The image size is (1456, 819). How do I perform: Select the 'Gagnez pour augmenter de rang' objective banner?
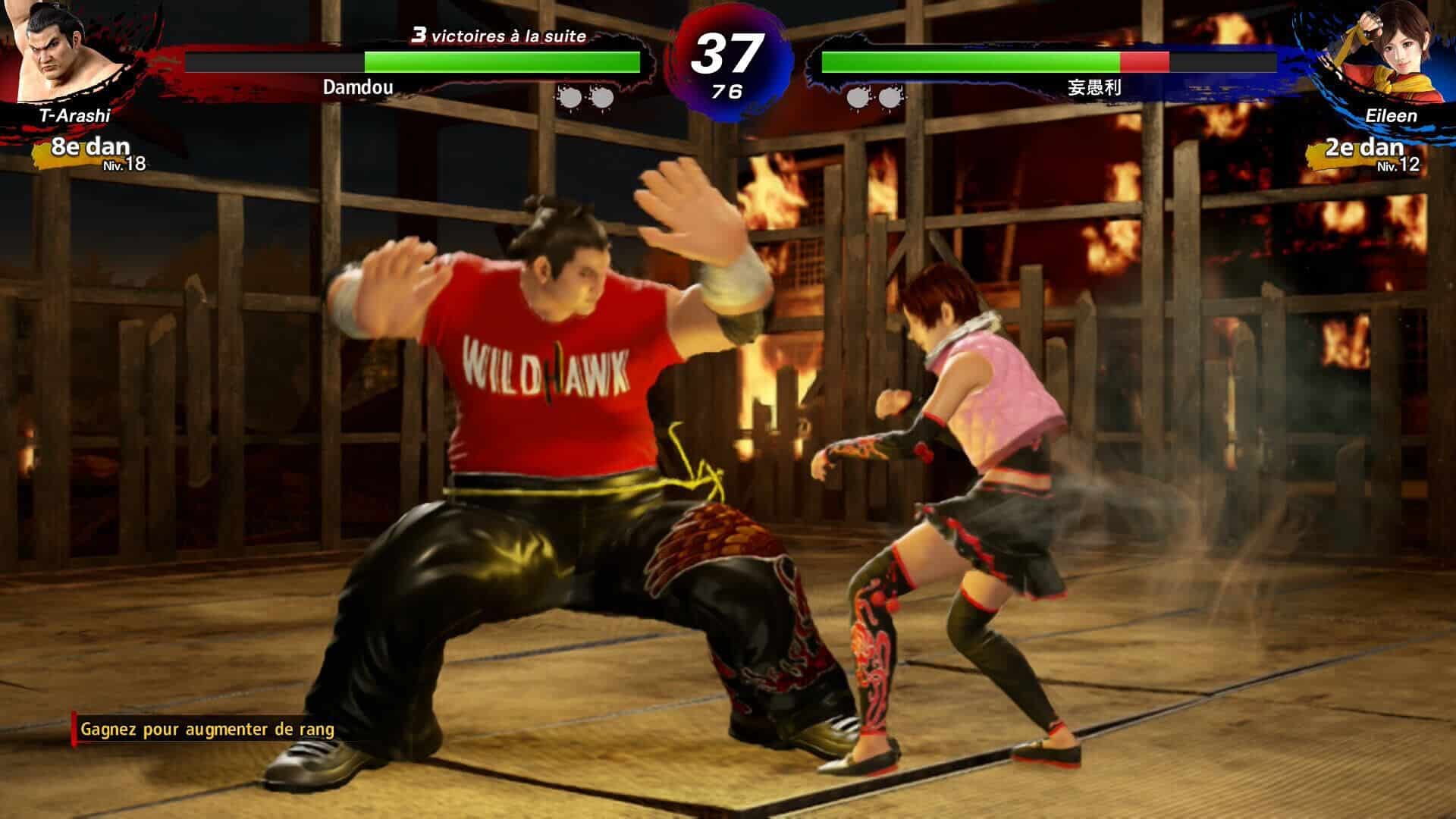click(x=206, y=730)
